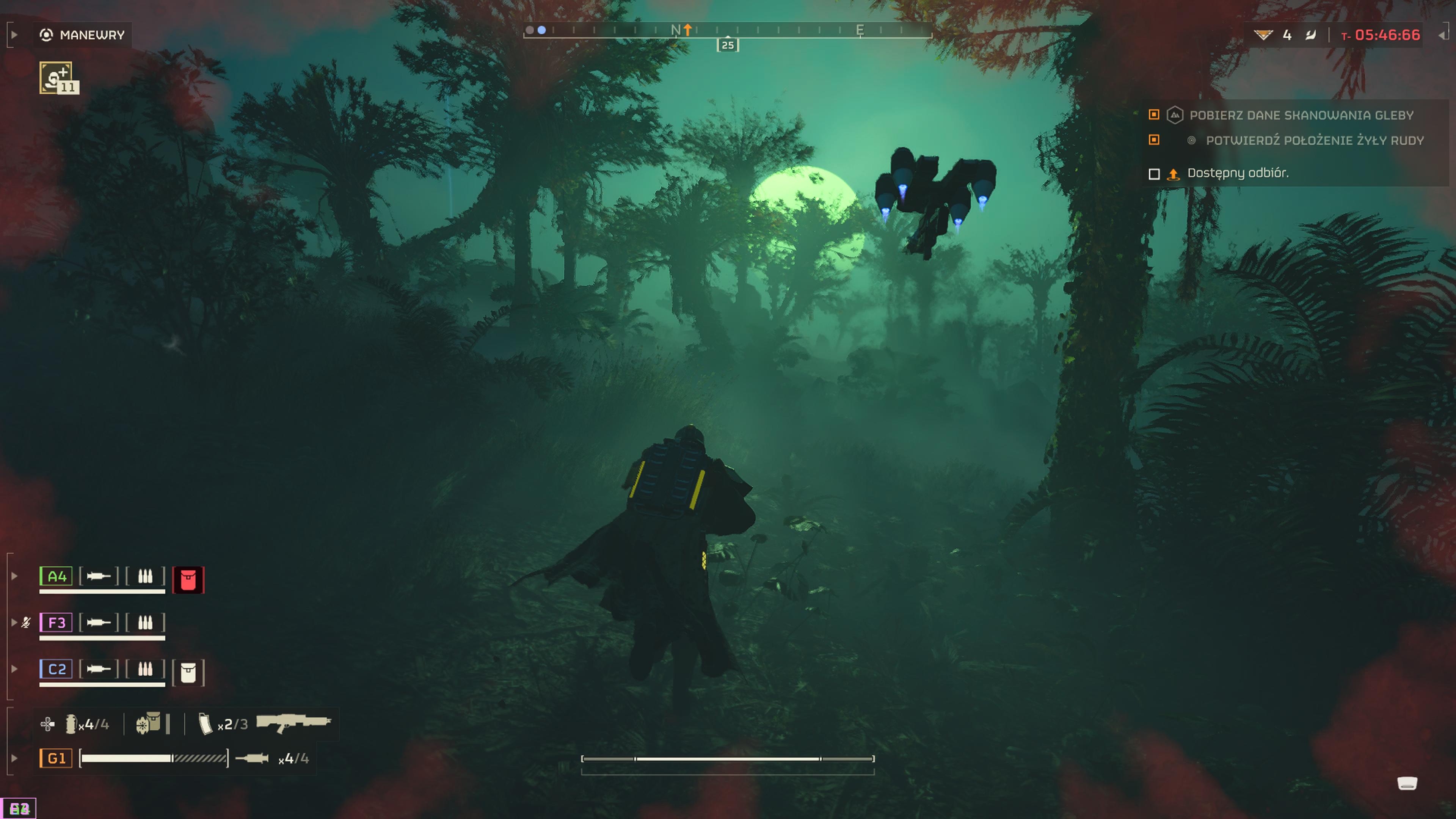Click the grenade icon in loadout bar

[x=71, y=724]
